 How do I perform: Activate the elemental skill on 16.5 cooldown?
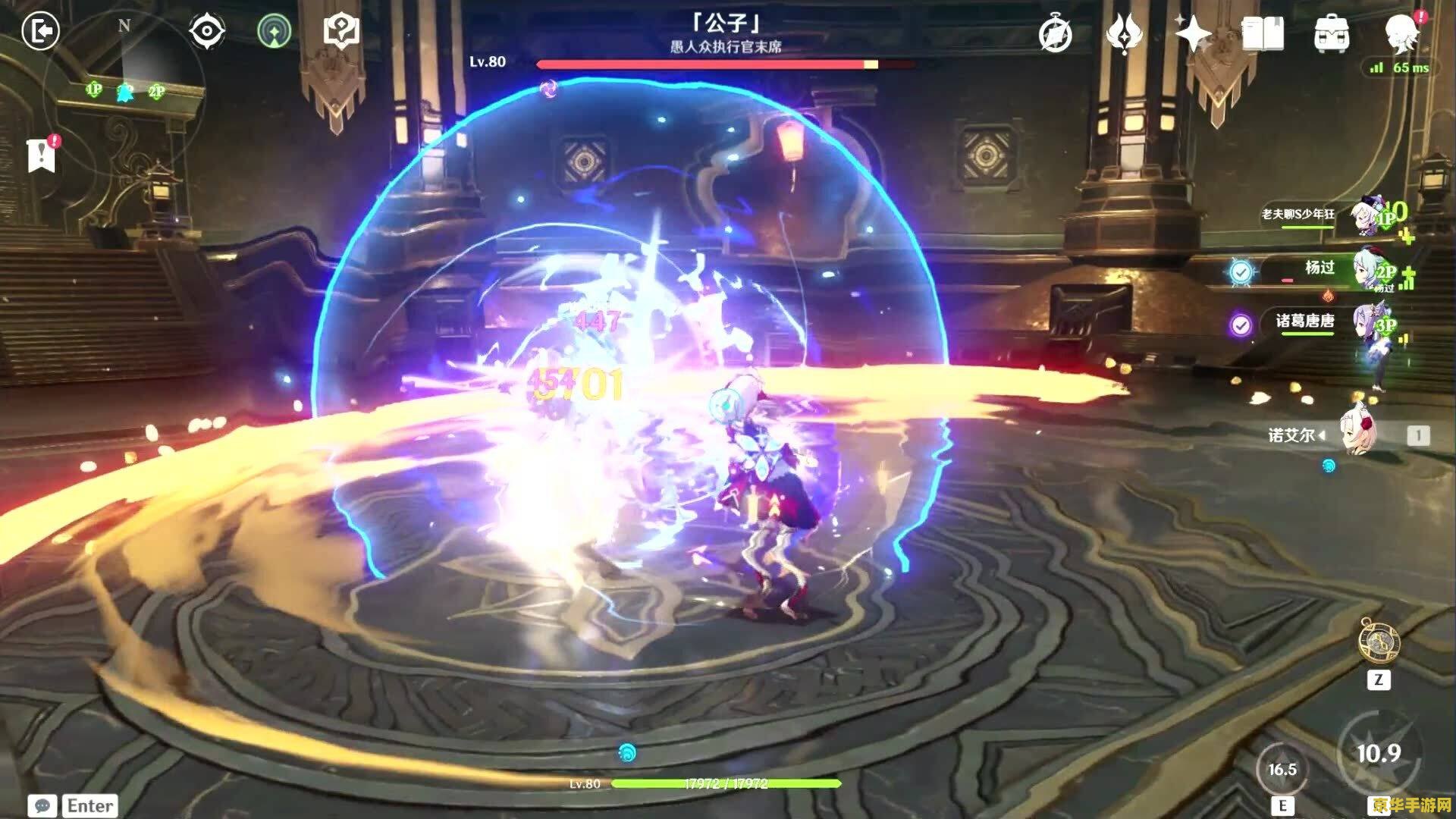click(x=1282, y=769)
